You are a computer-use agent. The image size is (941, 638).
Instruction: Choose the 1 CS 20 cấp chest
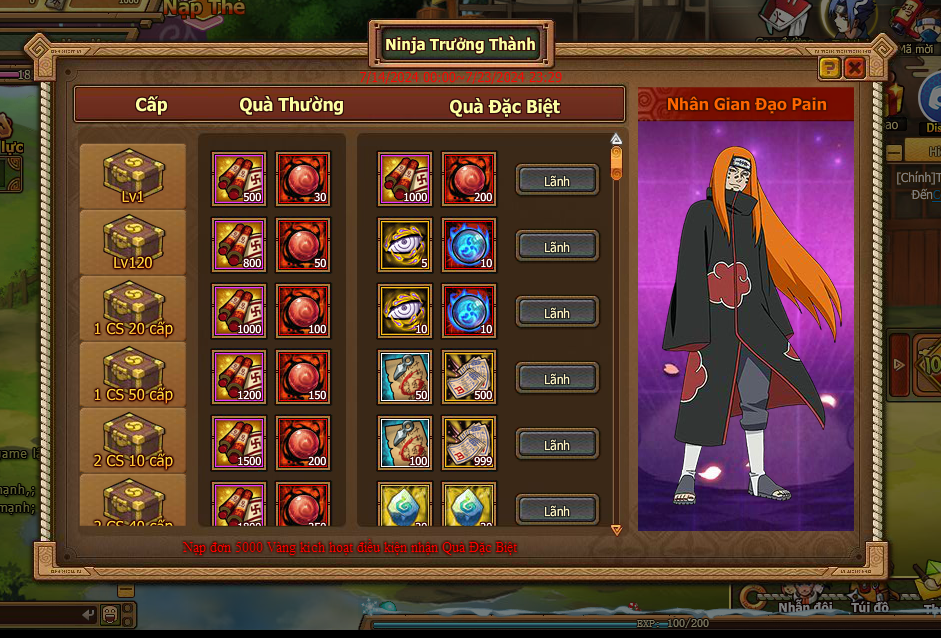(133, 307)
